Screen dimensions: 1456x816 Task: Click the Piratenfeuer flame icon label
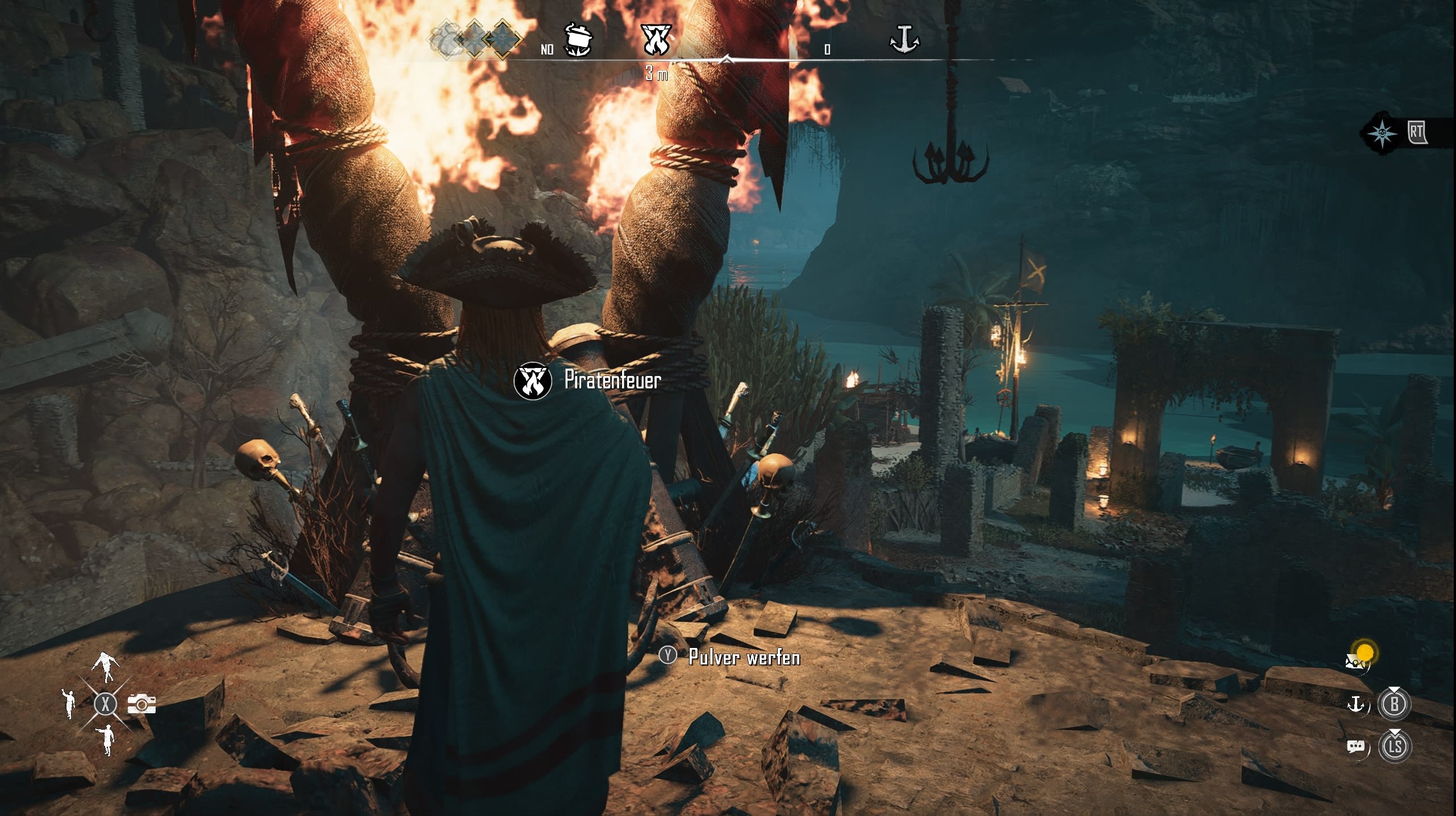coord(532,380)
